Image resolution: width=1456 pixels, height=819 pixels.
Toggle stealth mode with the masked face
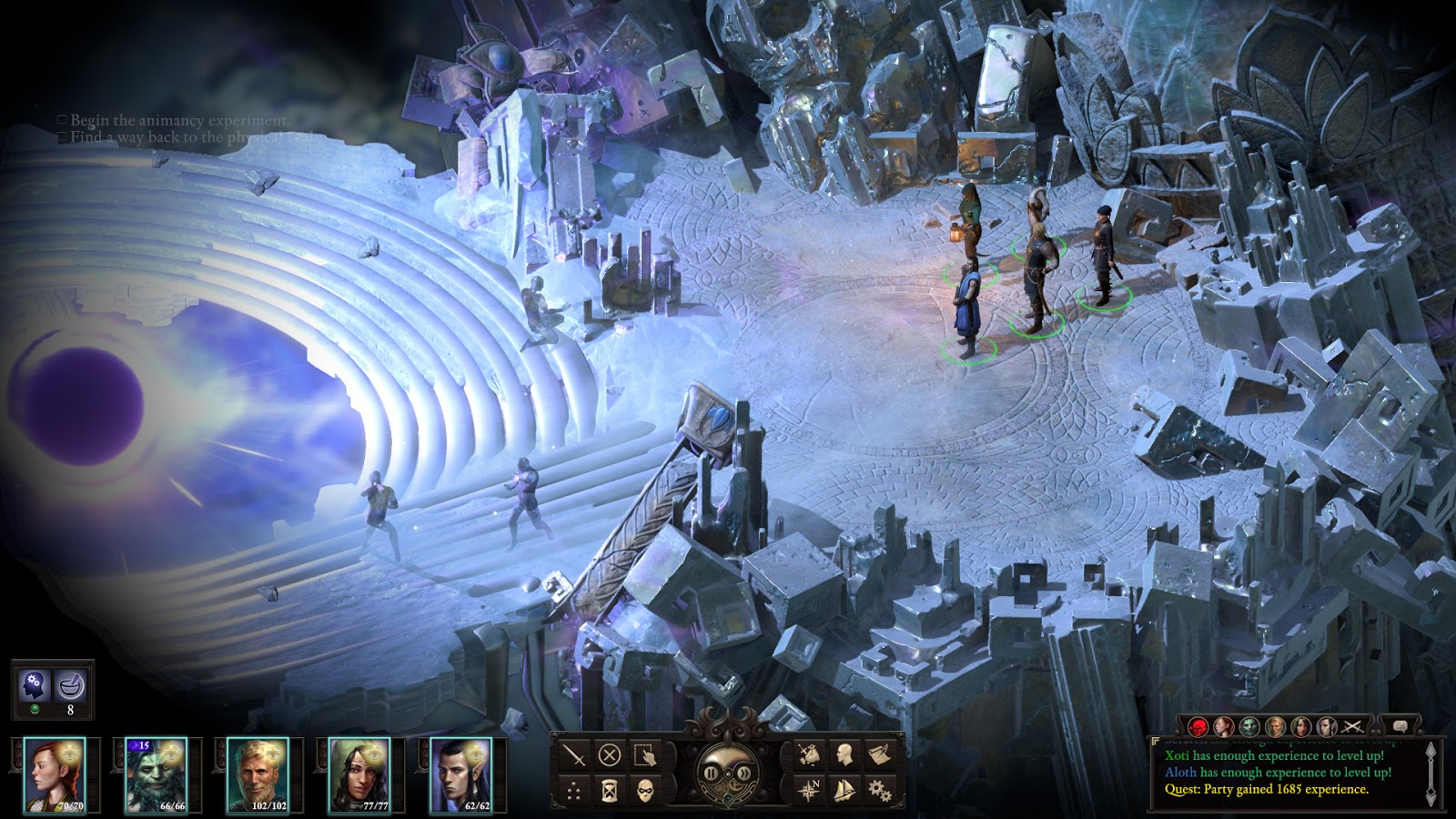[x=644, y=790]
